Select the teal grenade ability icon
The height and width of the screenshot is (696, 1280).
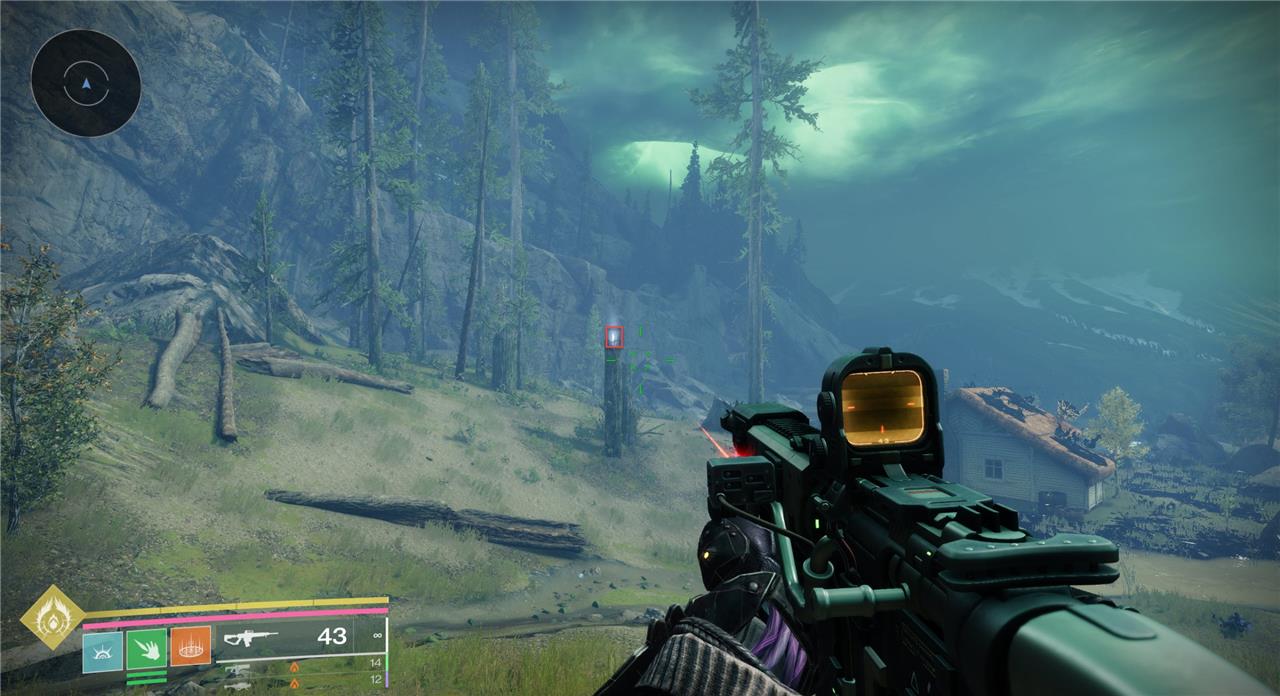tap(102, 650)
